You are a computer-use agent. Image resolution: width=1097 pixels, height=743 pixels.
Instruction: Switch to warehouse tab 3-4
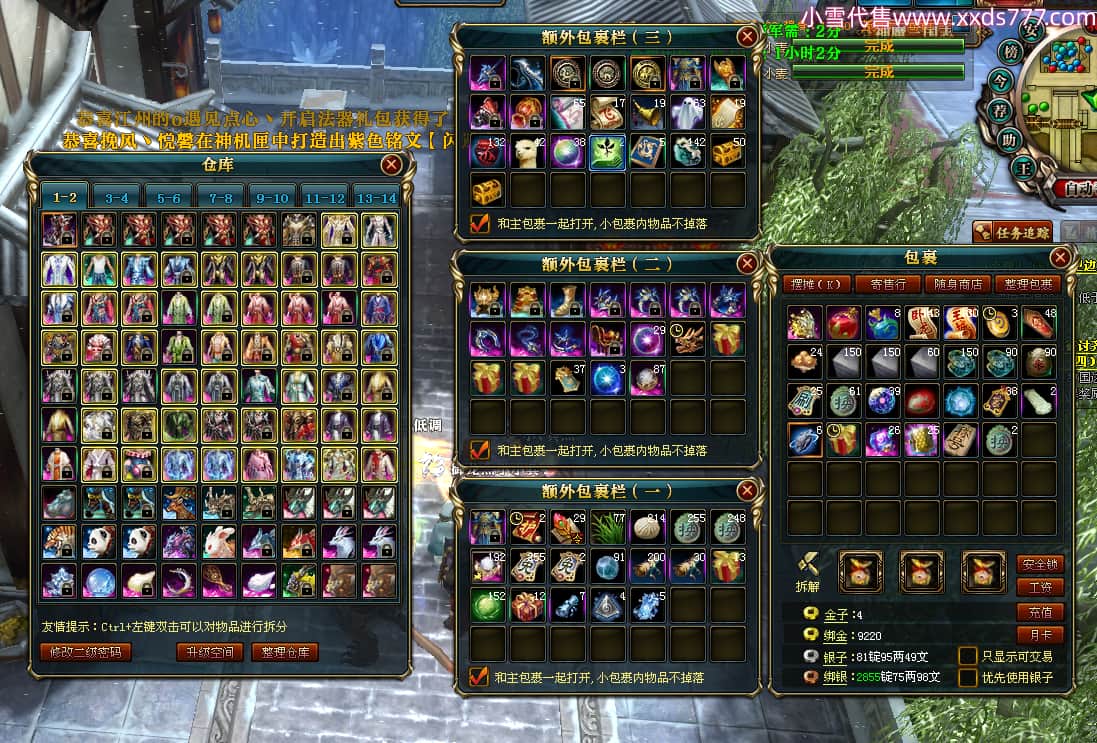117,198
